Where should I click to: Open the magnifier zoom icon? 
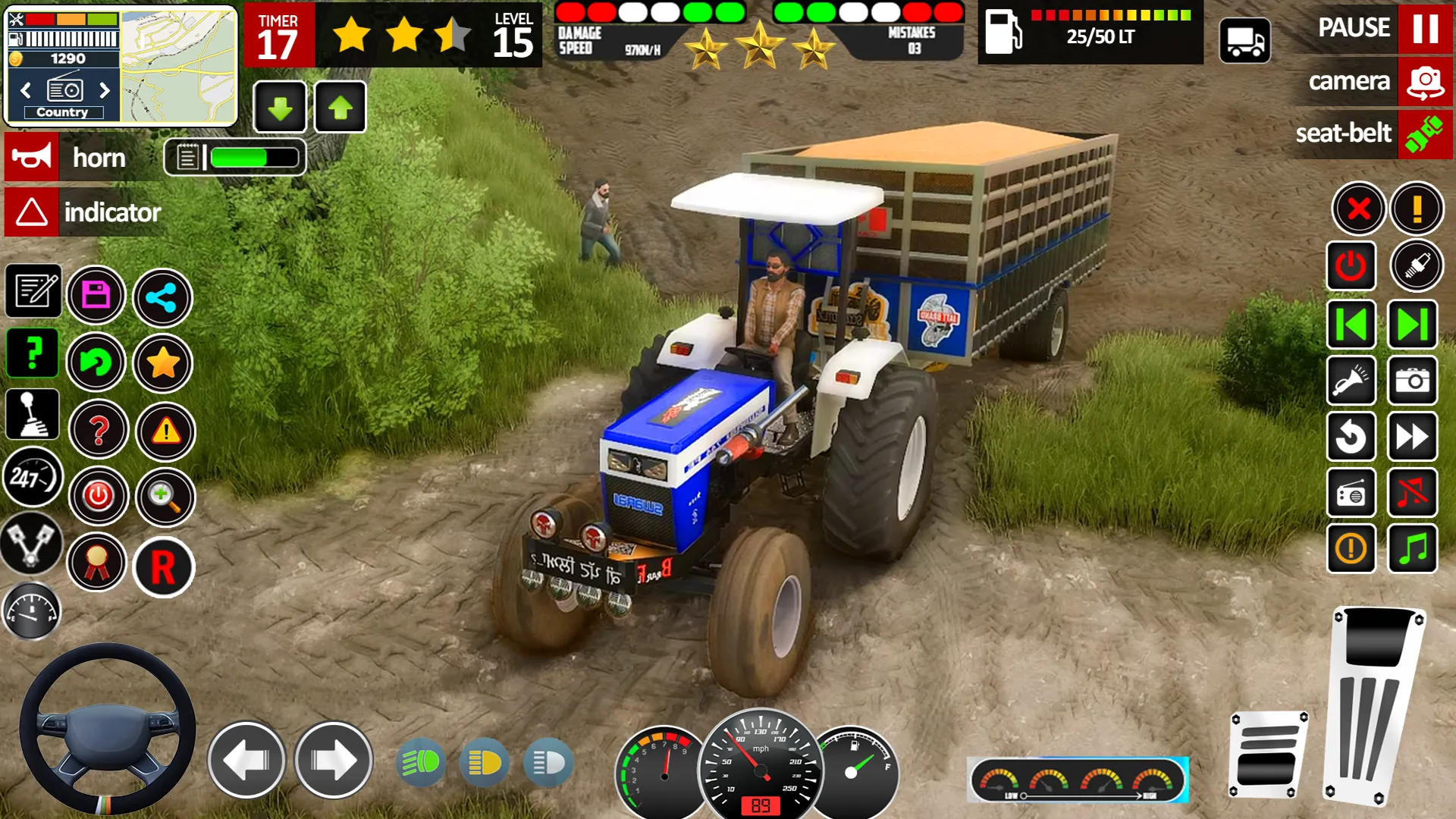tap(165, 497)
